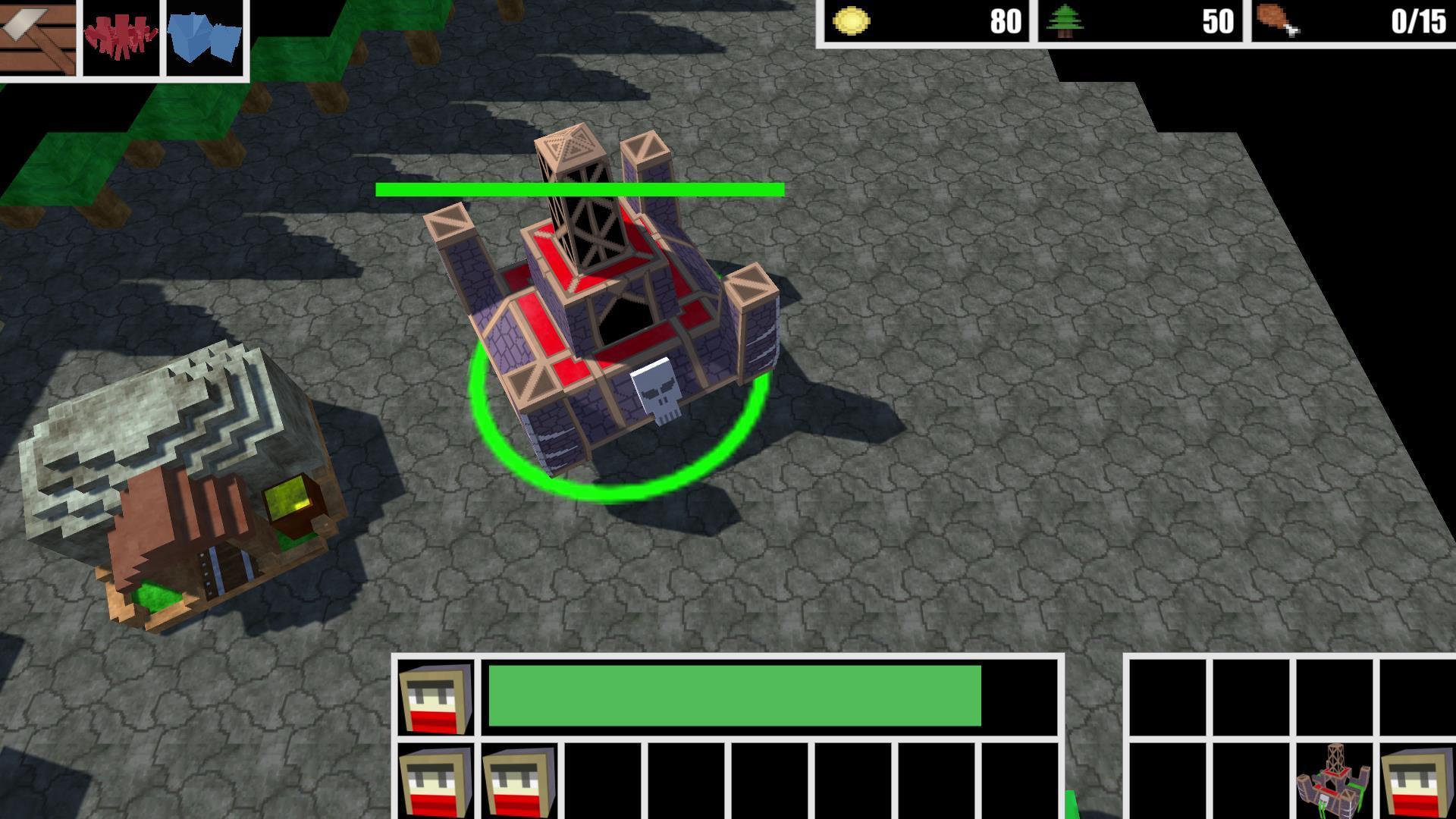Open the blue buildings panel icon
Viewport: 1456px width, 819px height.
203,38
